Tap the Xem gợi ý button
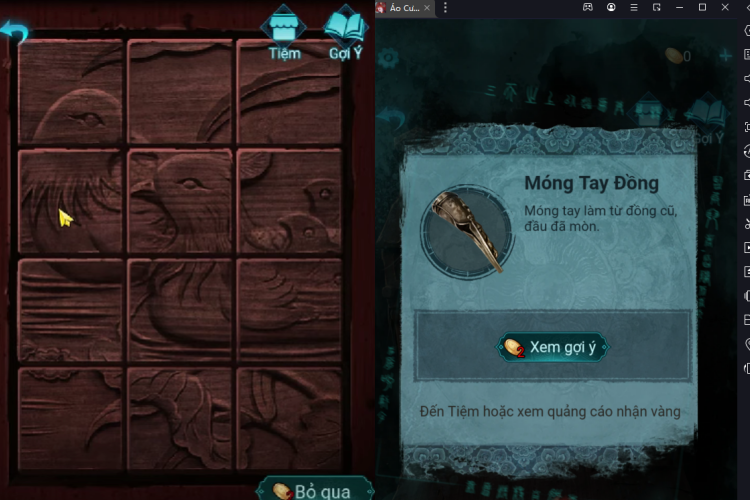750x500 pixels. (x=553, y=347)
